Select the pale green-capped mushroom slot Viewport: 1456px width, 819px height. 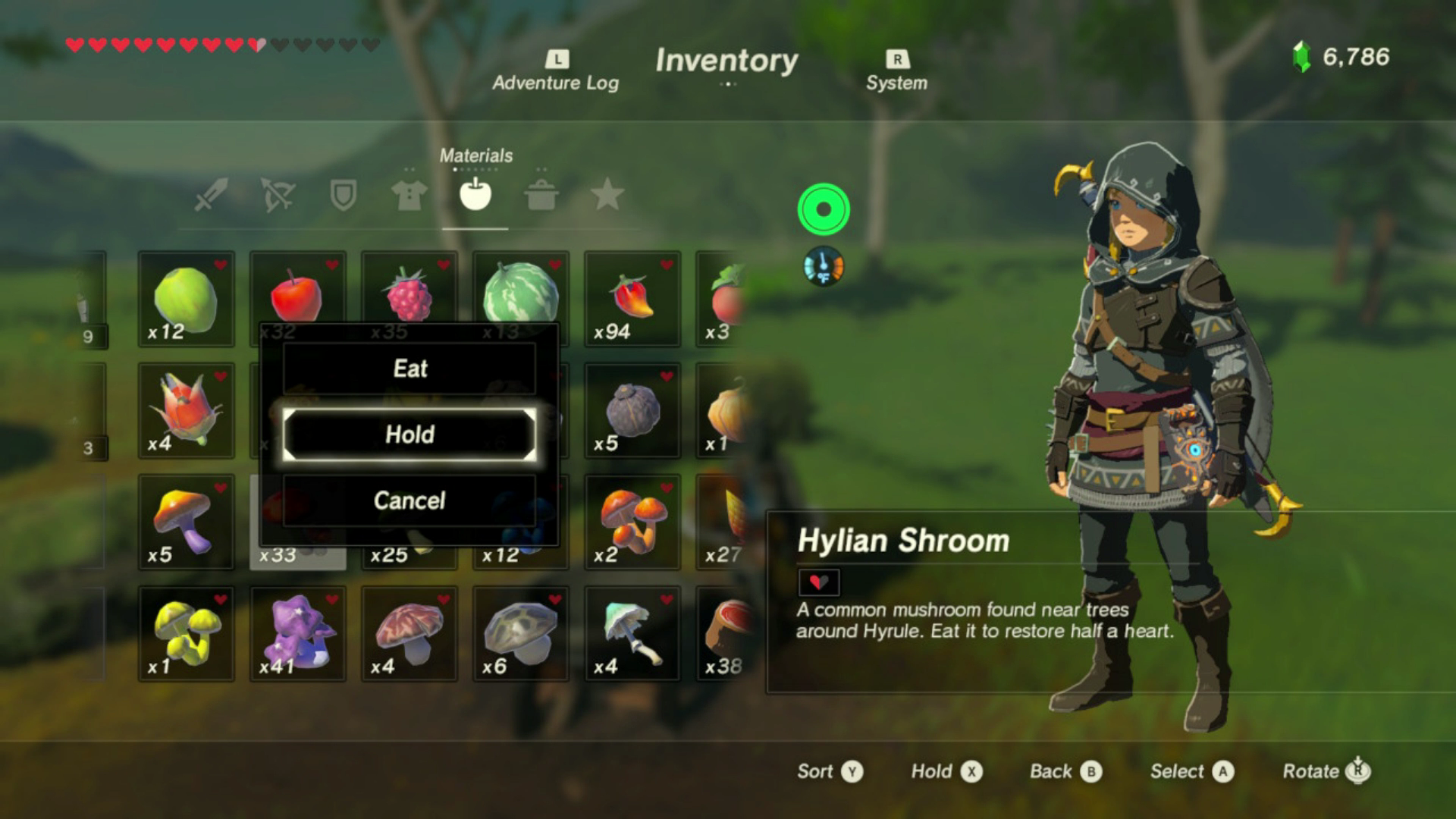tap(632, 633)
